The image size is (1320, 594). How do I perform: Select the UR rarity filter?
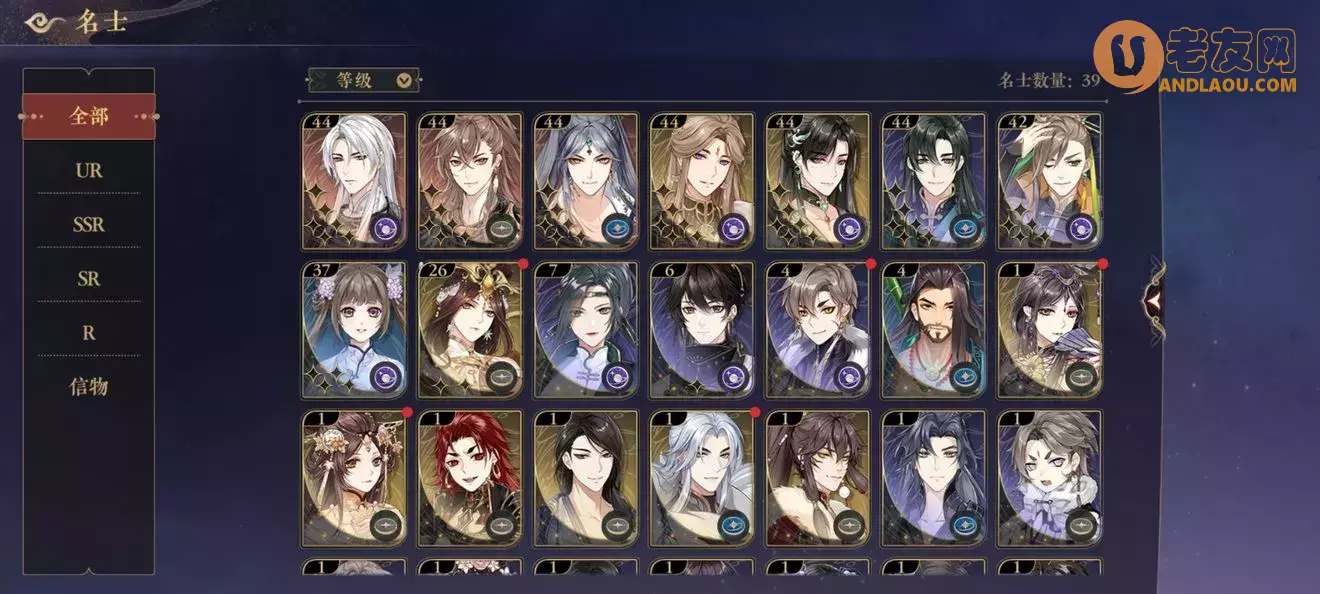point(89,170)
